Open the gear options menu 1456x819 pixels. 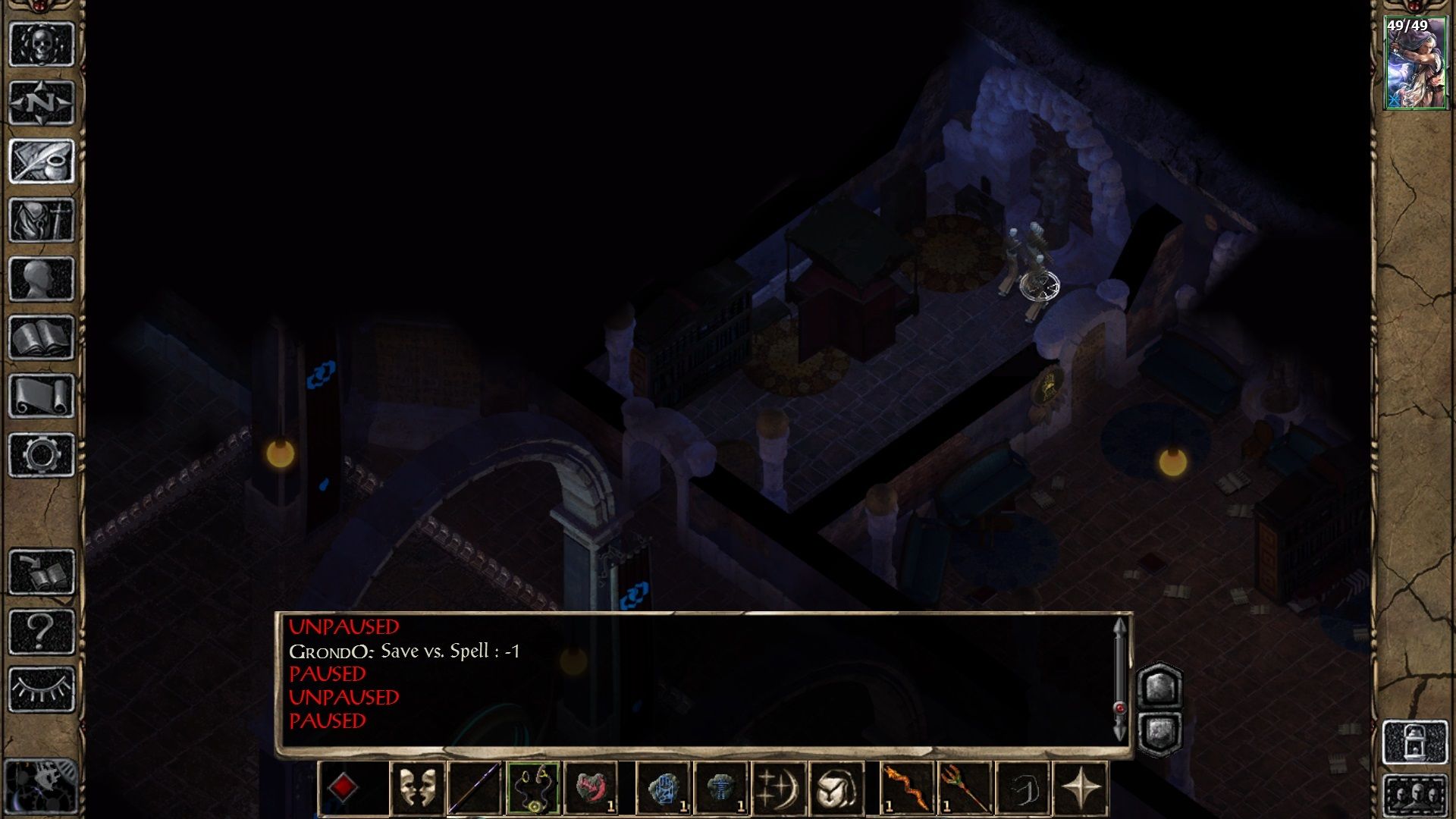pyautogui.click(x=42, y=455)
